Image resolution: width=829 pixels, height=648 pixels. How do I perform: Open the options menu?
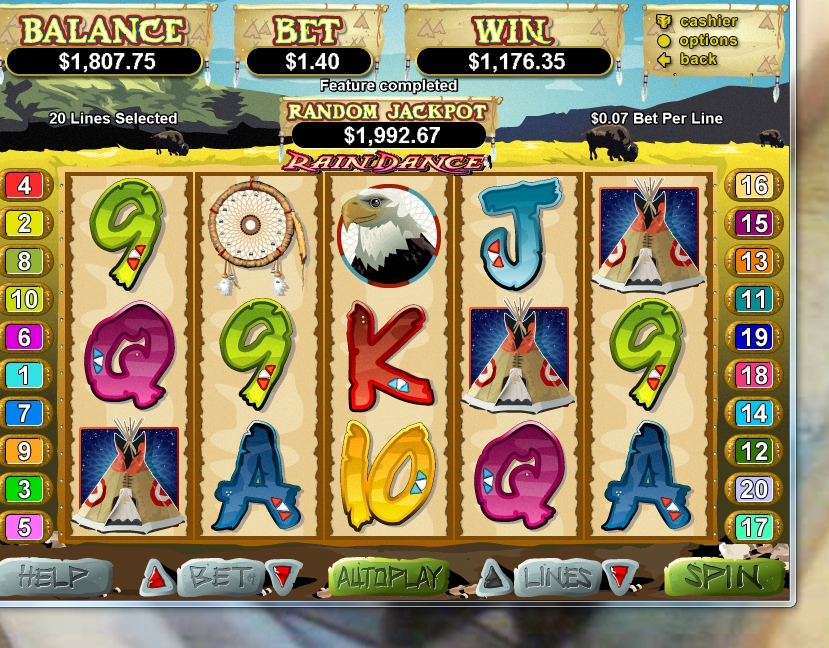[x=708, y=40]
